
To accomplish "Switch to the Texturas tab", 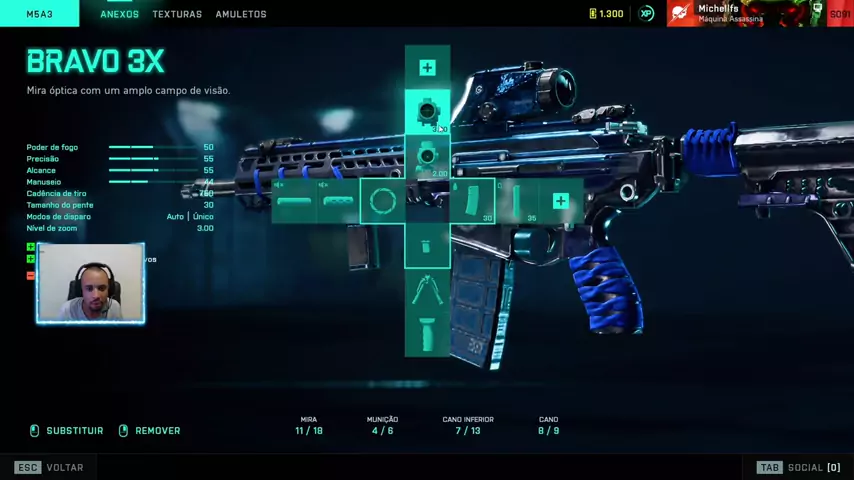I will [x=177, y=14].
